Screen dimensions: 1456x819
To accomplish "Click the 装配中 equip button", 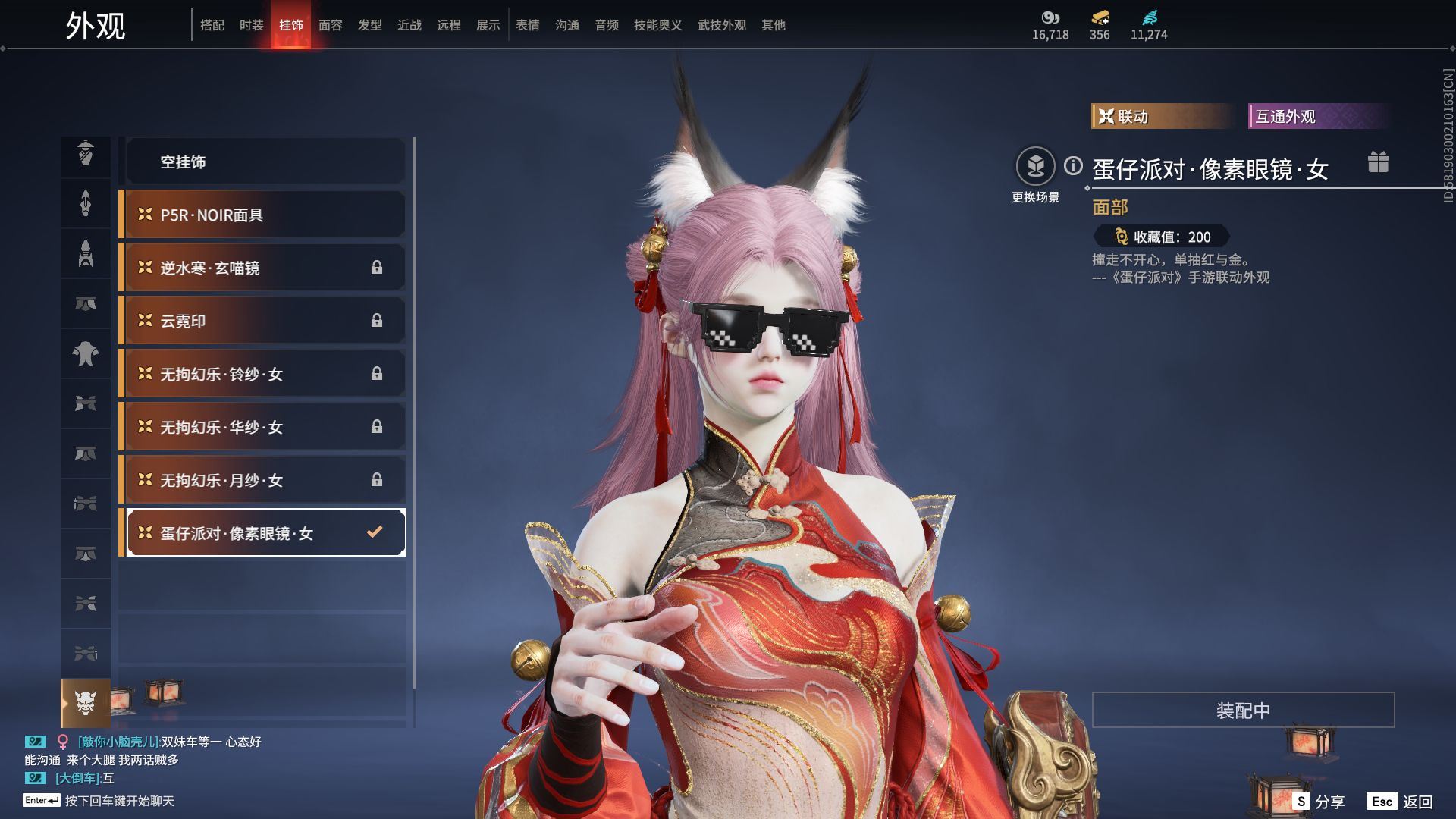I will click(x=1242, y=710).
